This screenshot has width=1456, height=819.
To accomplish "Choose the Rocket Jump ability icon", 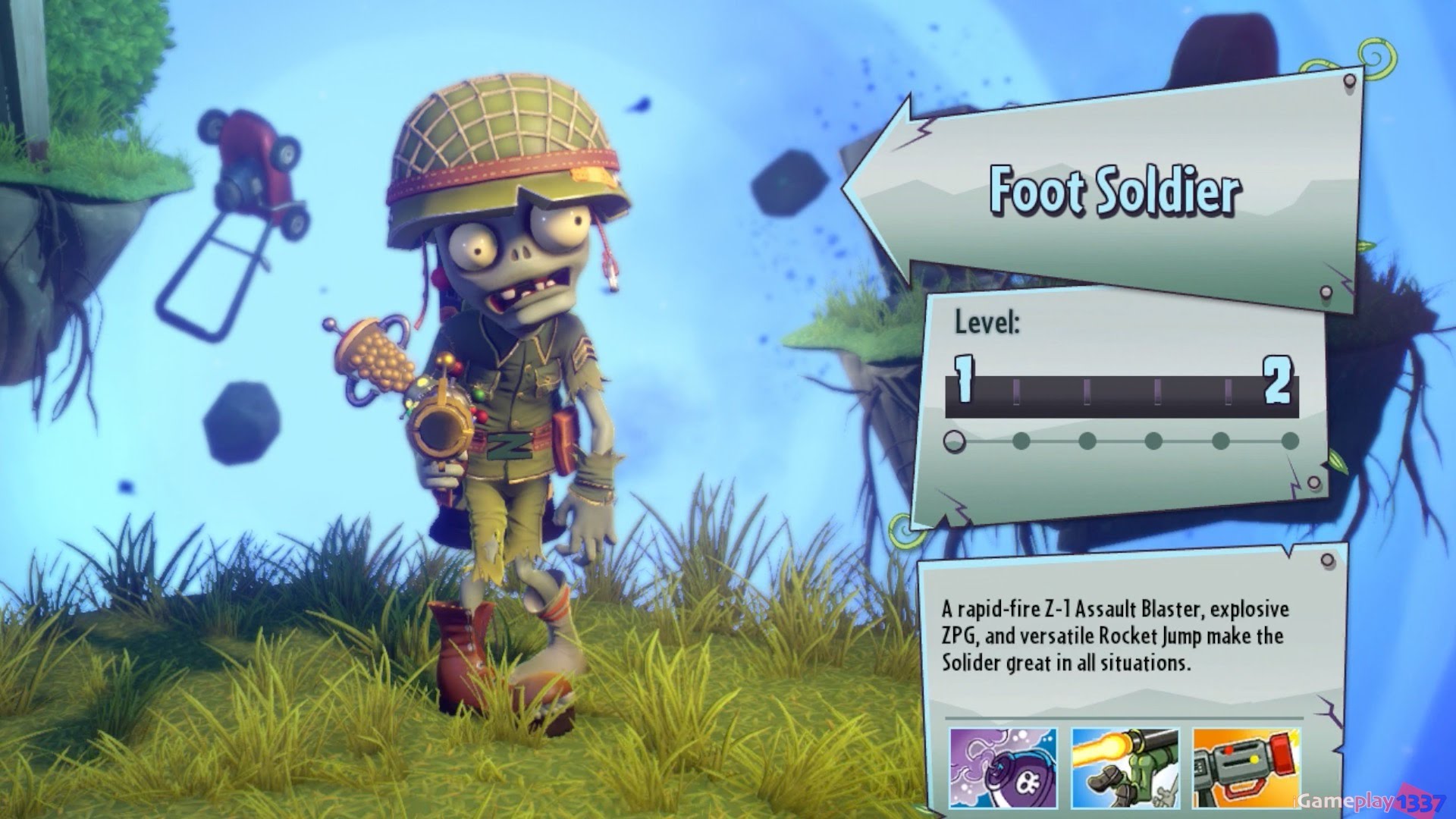I will coord(1125,767).
